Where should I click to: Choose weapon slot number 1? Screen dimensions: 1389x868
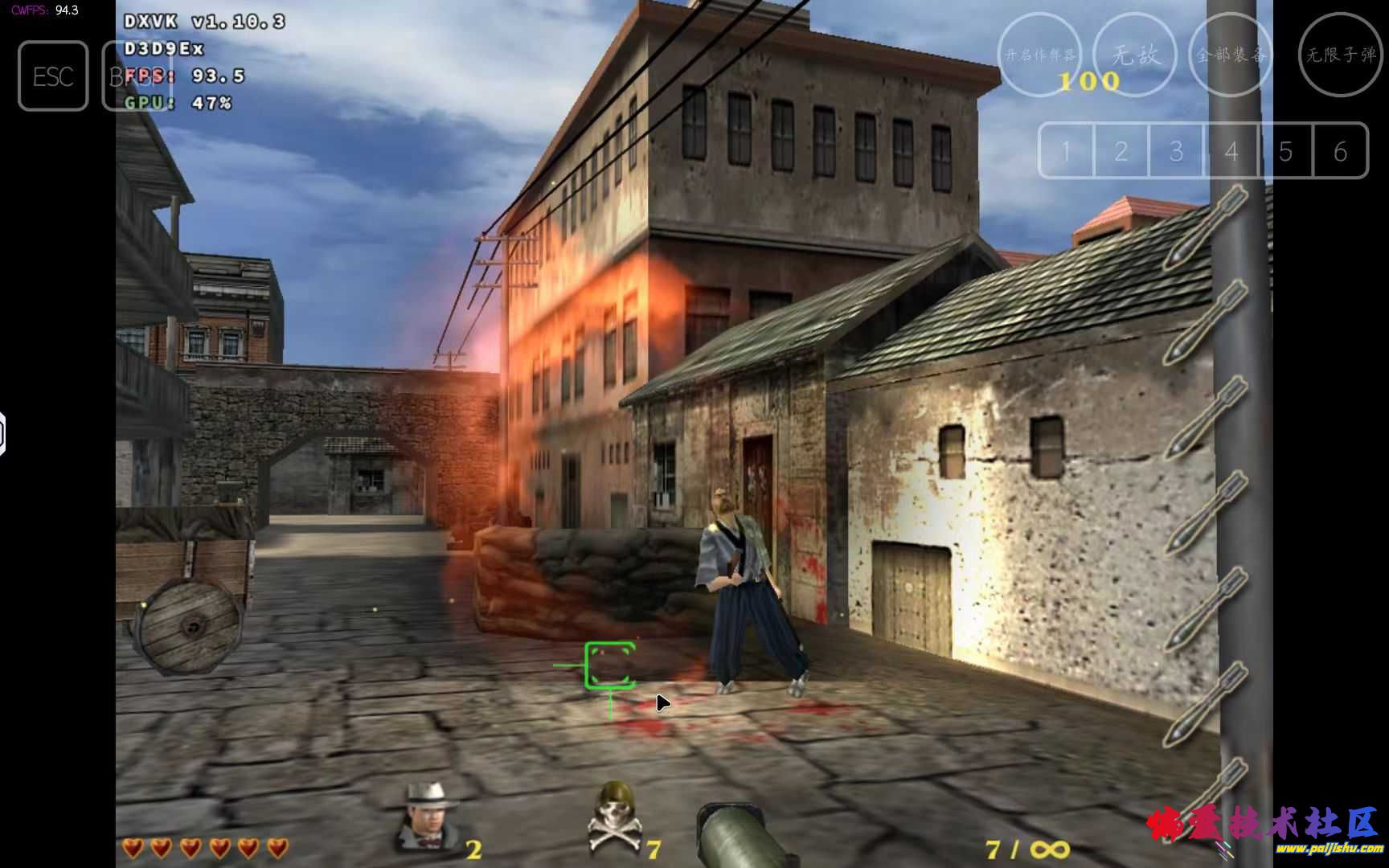[1067, 151]
